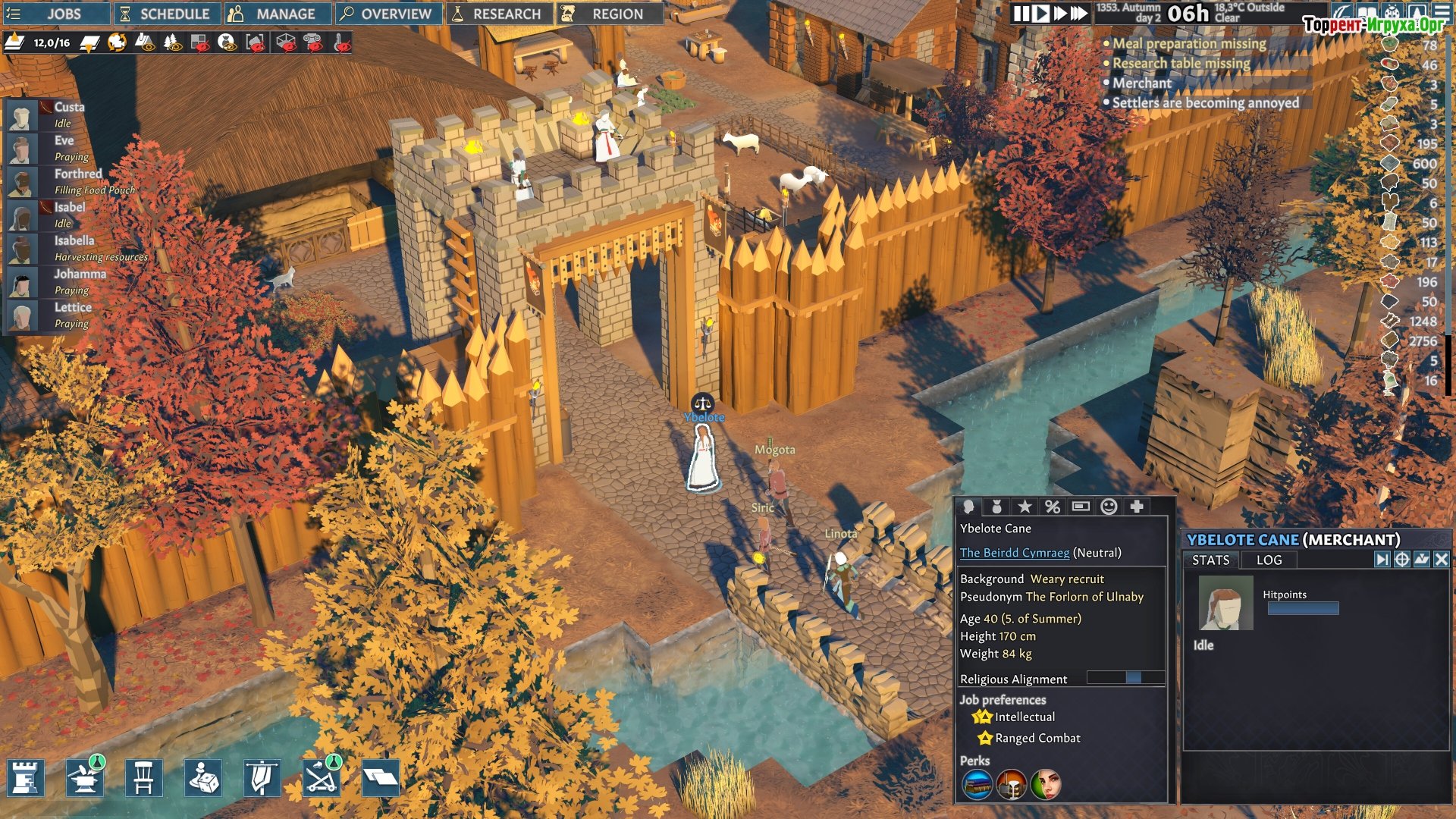1456x819 pixels.
Task: Close the Ybelote Cane merchant panel
Action: [x=1442, y=560]
